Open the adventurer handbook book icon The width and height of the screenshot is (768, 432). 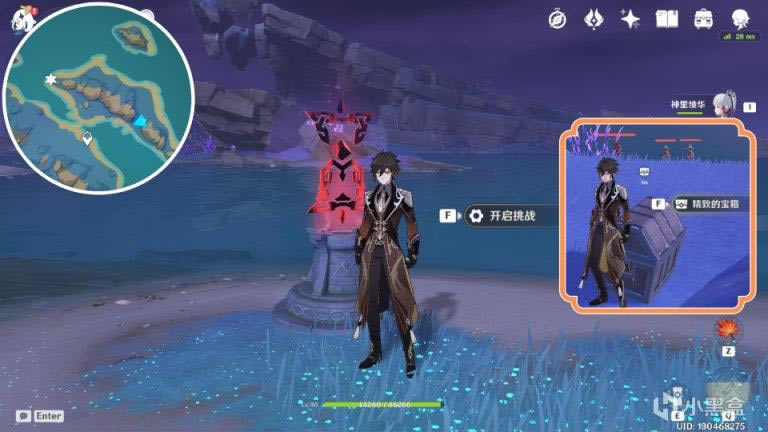click(666, 18)
